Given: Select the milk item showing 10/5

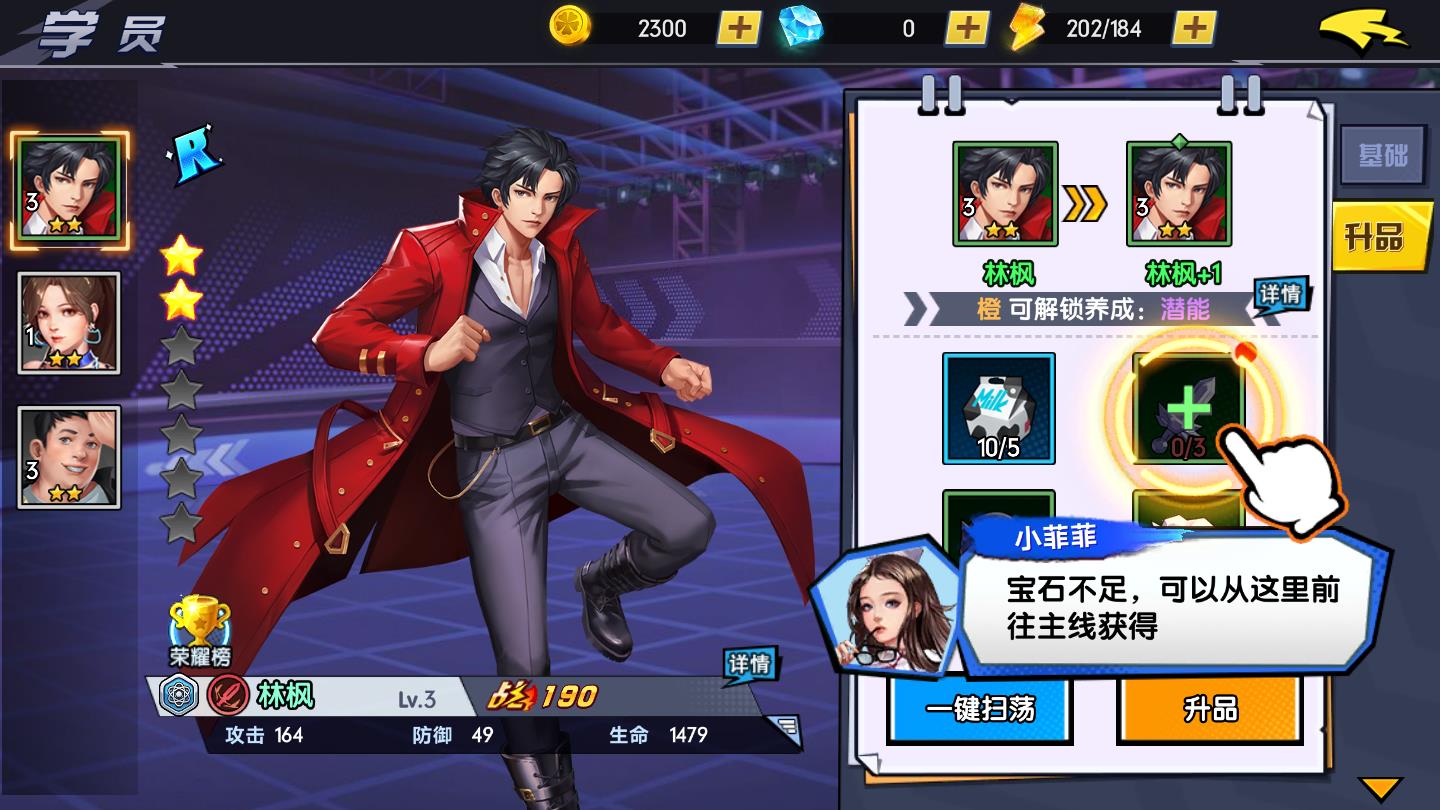Looking at the screenshot, I should point(999,409).
